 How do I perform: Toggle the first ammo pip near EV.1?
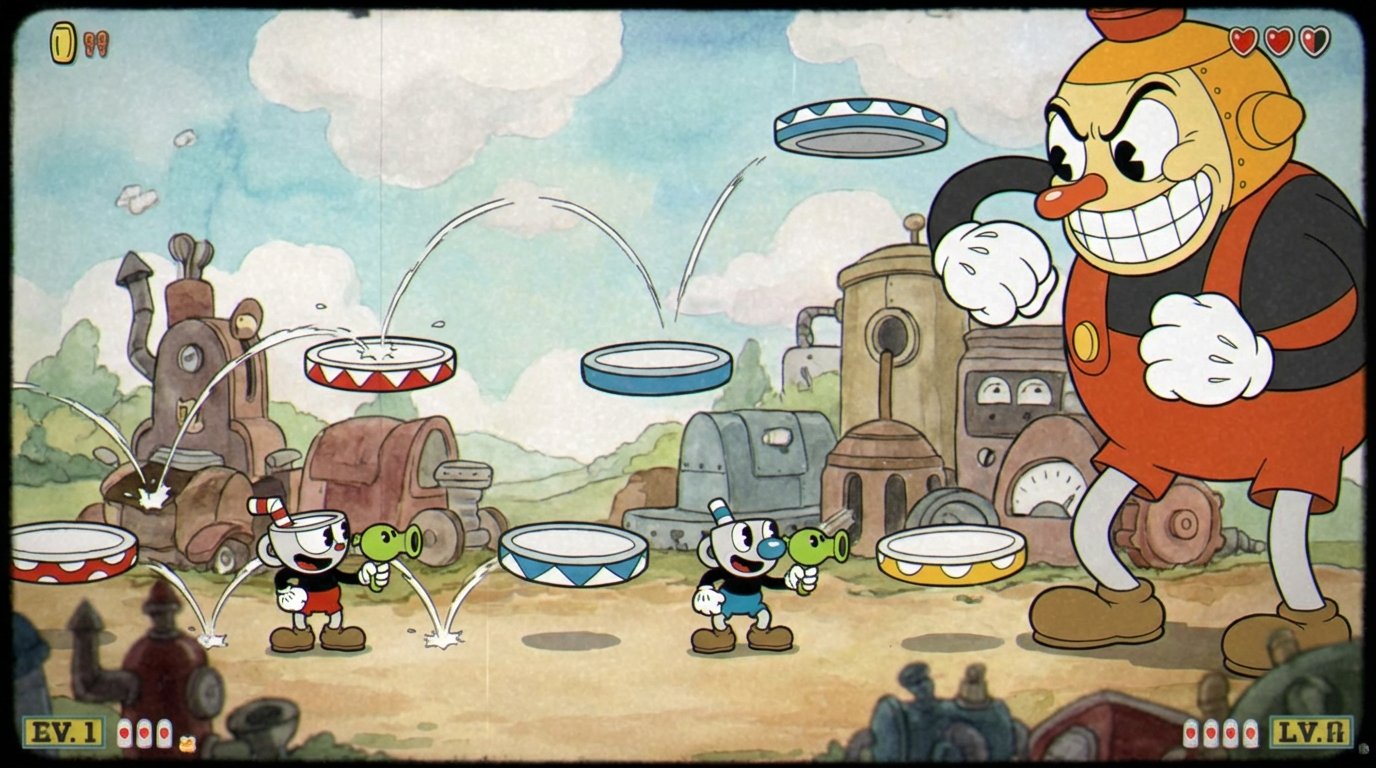pyautogui.click(x=124, y=732)
